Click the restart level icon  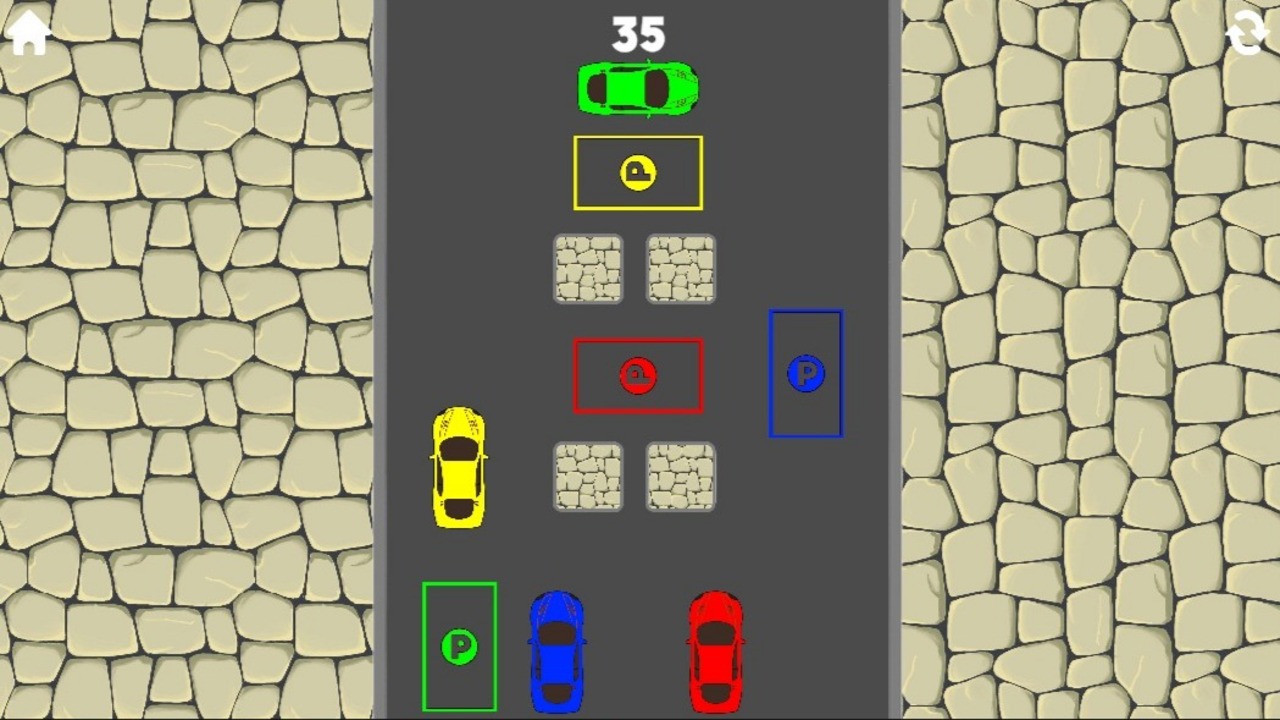point(1246,33)
